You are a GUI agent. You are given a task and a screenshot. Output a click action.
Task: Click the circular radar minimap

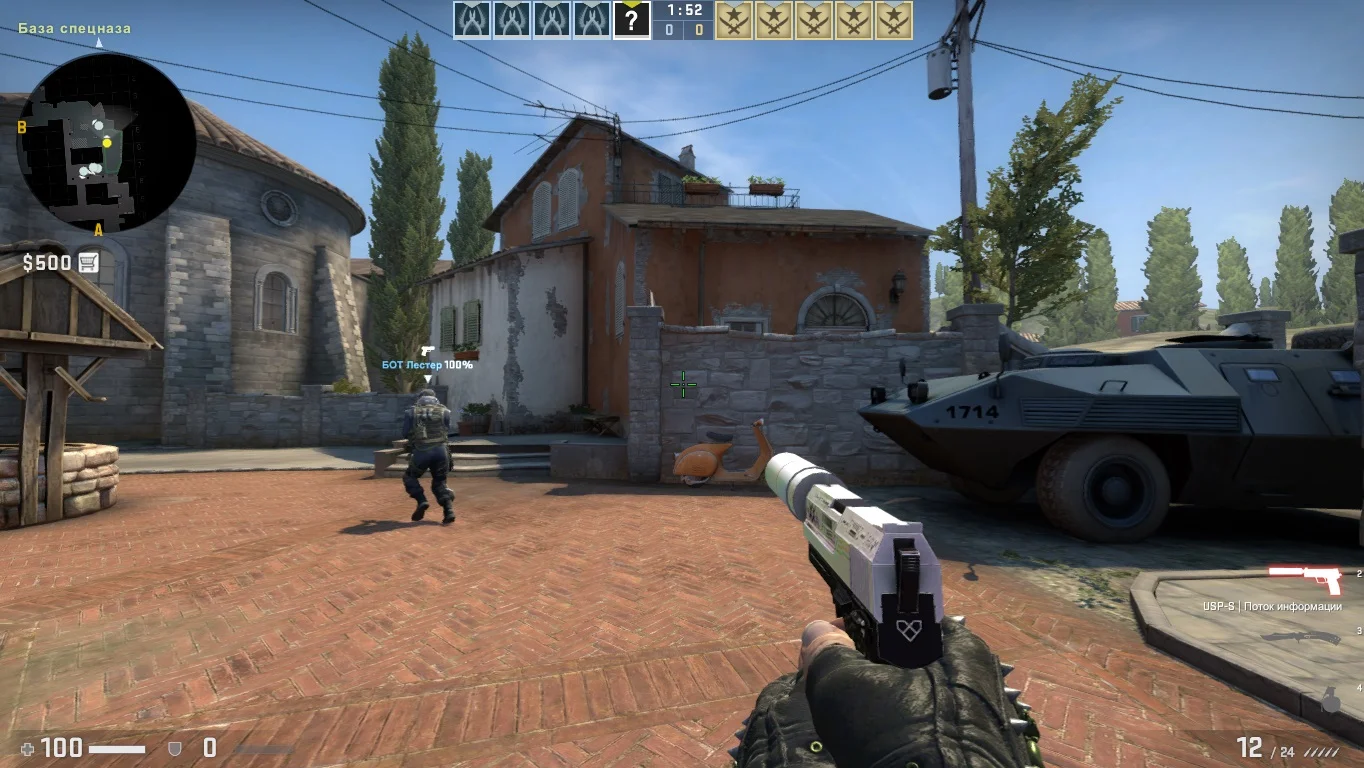point(106,142)
